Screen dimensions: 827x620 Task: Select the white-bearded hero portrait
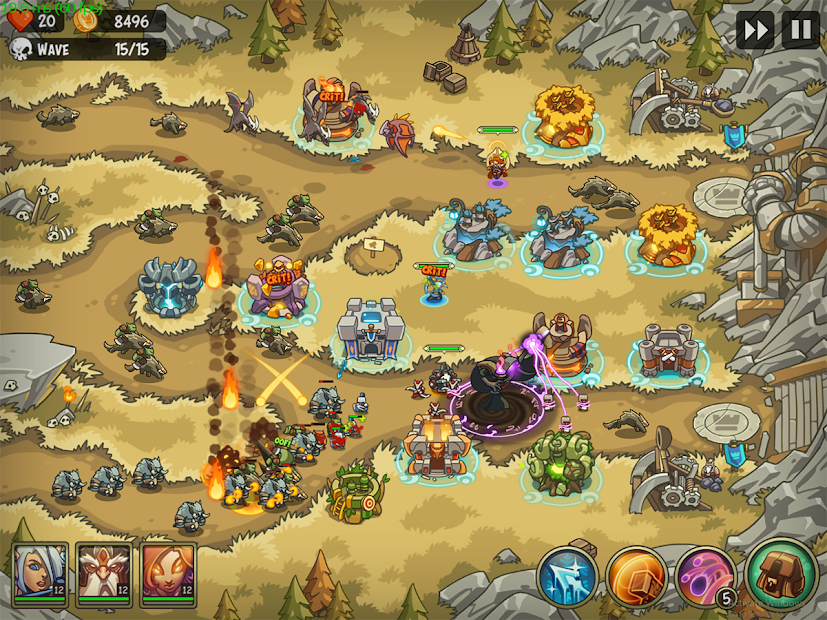tap(104, 574)
